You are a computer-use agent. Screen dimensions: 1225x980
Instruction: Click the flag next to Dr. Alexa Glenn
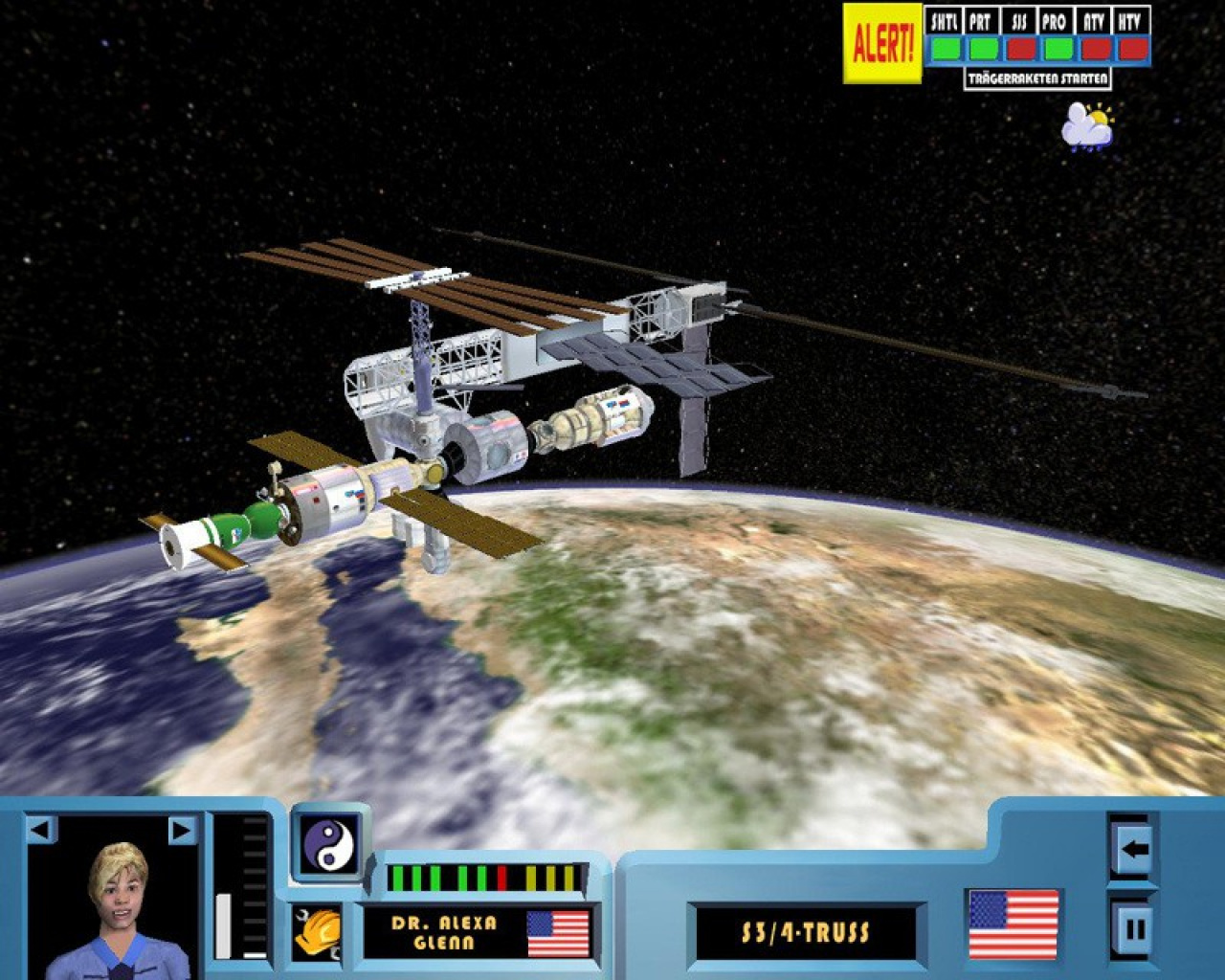click(556, 935)
